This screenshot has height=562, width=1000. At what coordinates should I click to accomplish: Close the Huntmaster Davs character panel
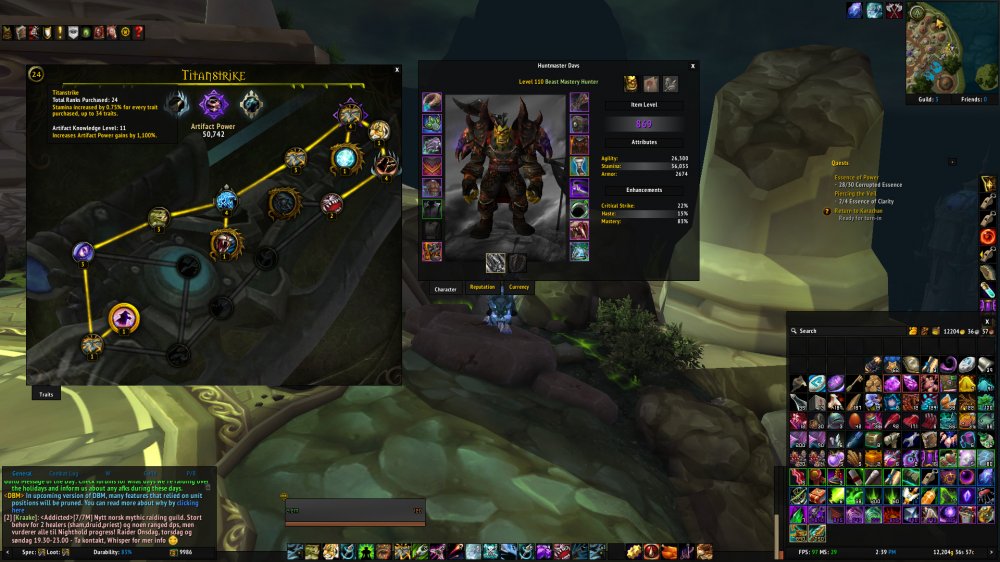[693, 65]
